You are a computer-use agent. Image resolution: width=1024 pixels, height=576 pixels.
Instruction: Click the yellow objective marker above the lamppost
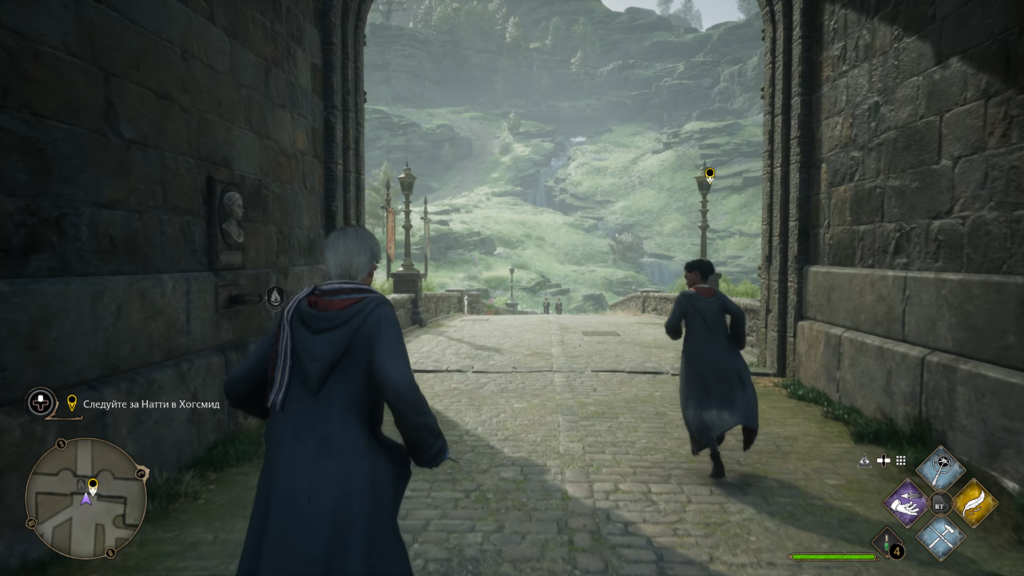pyautogui.click(x=709, y=174)
